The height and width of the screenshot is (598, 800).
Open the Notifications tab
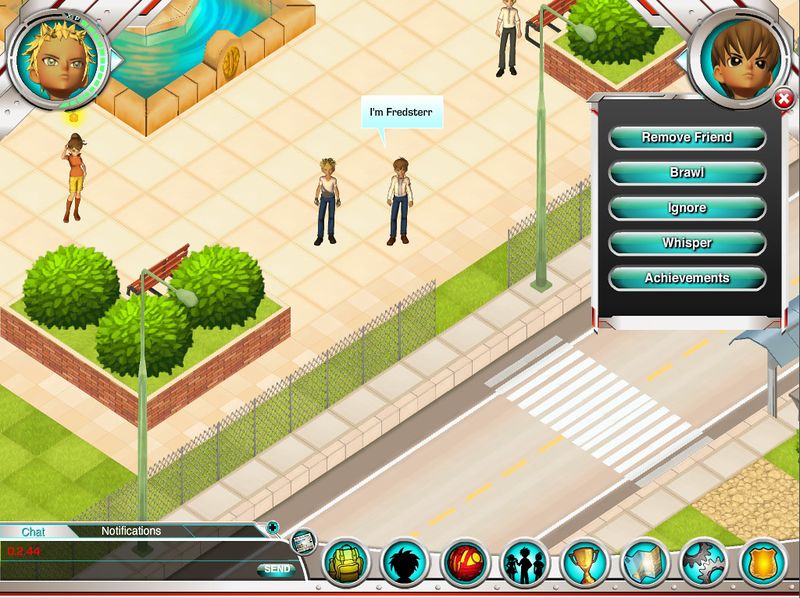(131, 531)
